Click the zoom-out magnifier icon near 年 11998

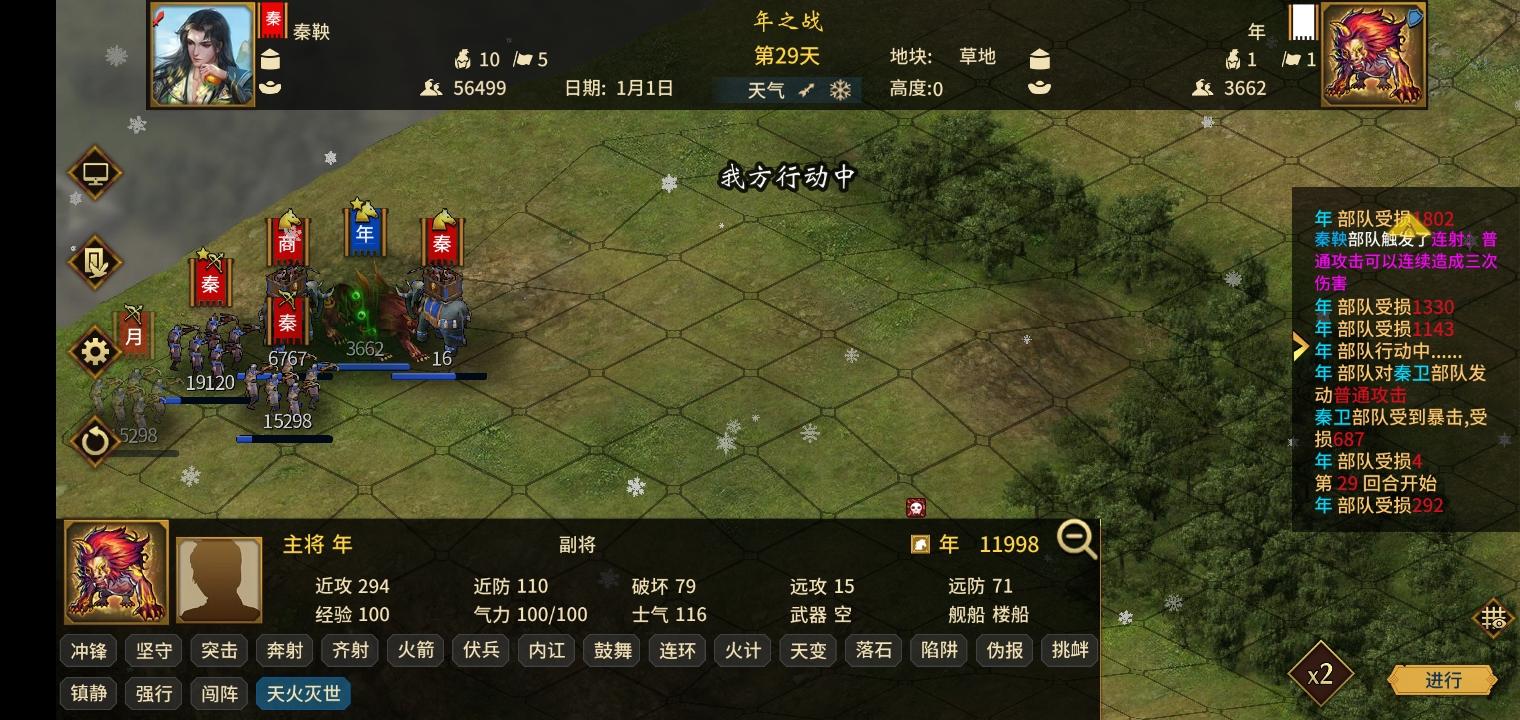coord(1077,540)
